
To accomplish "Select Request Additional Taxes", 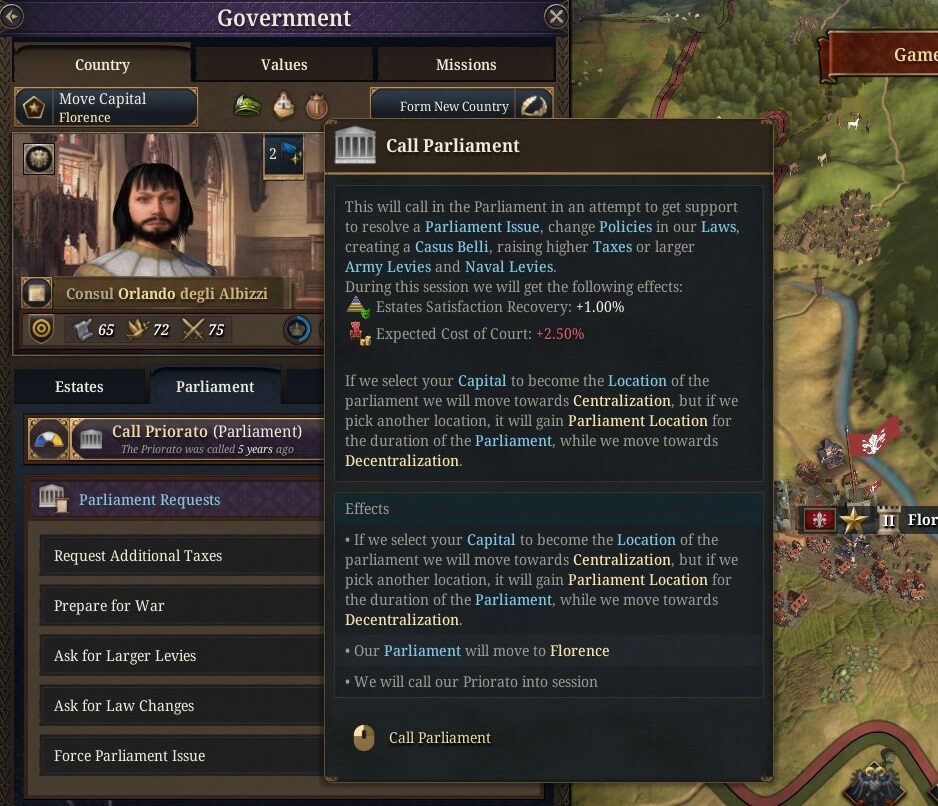I will (180, 556).
